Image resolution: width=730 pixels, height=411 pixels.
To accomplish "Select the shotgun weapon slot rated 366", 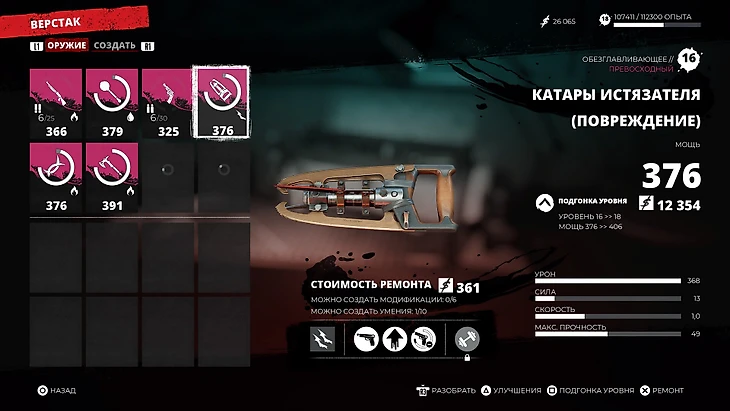I will [x=56, y=102].
